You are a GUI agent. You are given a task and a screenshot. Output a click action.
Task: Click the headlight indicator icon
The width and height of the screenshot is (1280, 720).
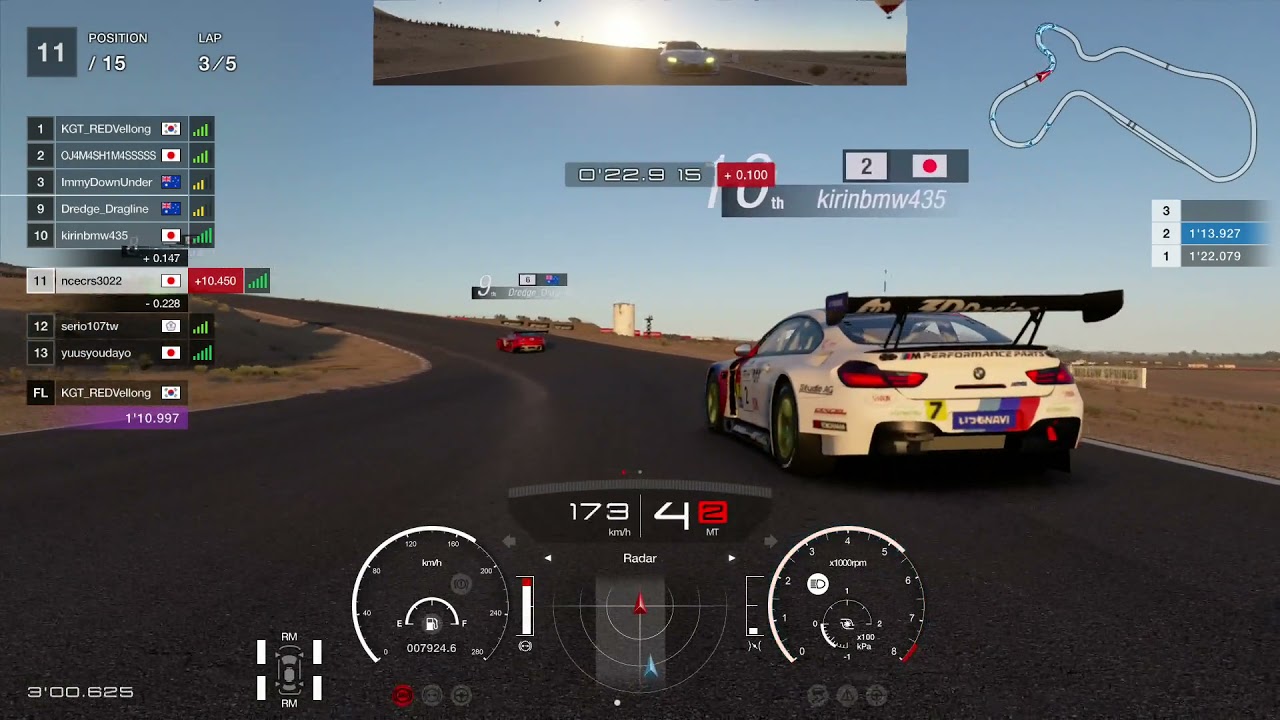[818, 584]
